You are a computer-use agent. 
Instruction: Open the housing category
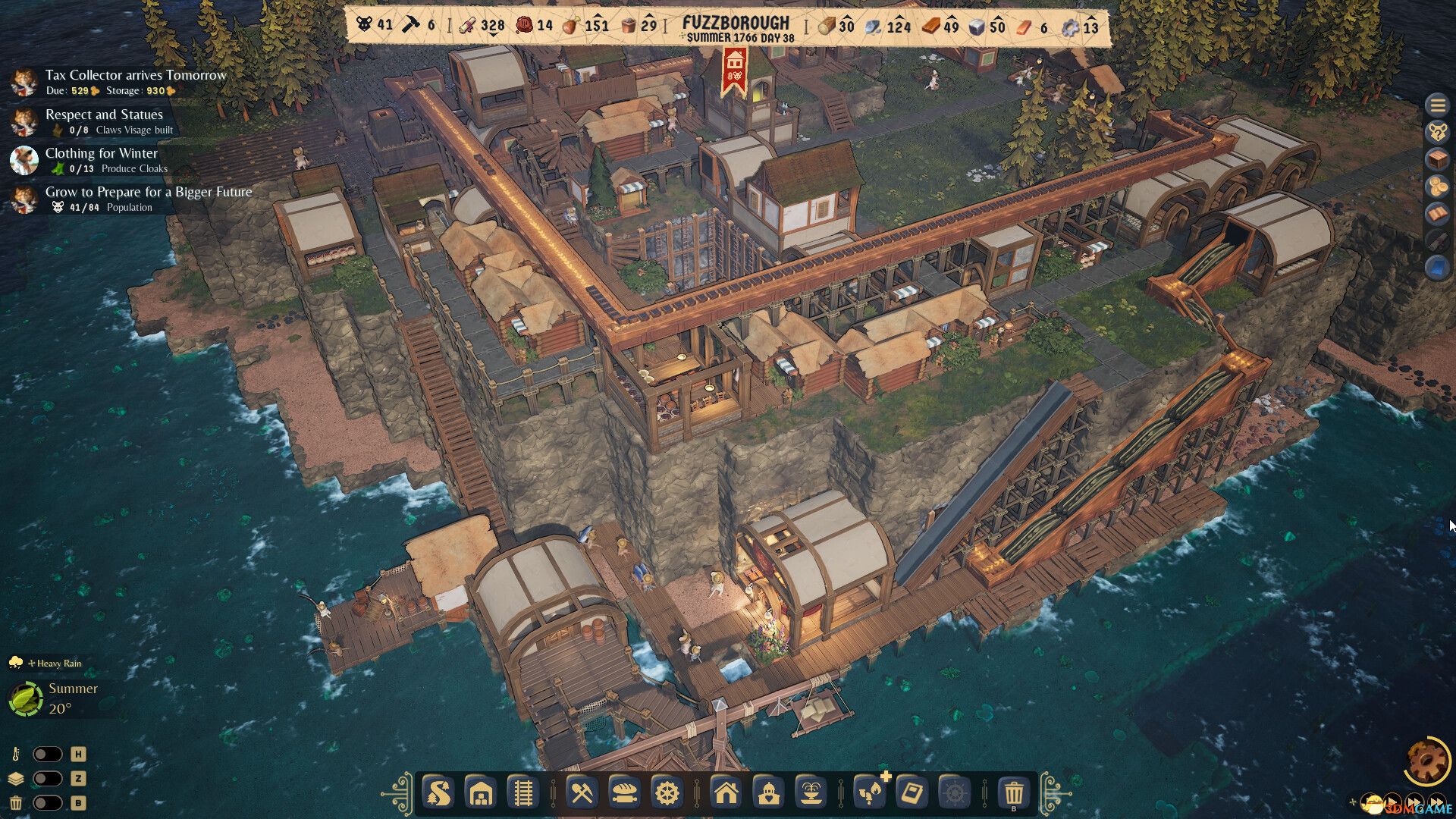[x=727, y=794]
